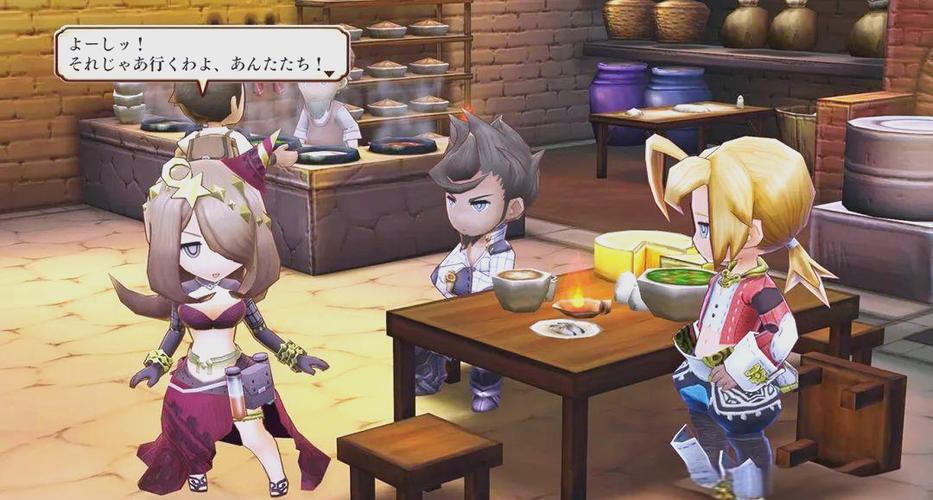Screen dimensions: 933x500
Task: Advance the dialogue using the arrow indicator
Action: 330,74
